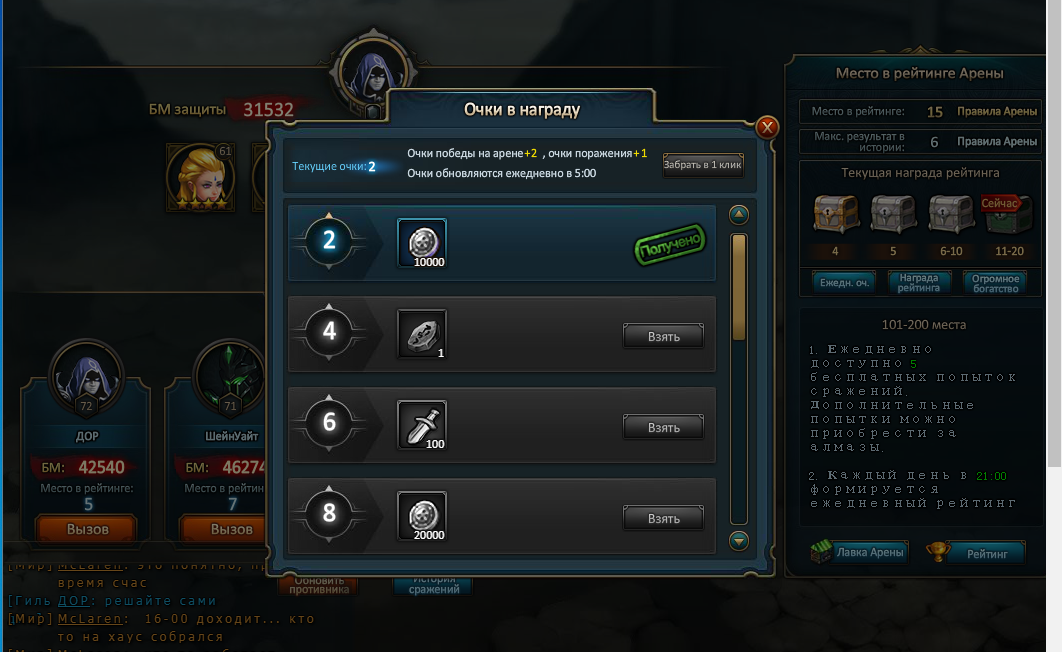The height and width of the screenshot is (652, 1062).
Task: Claim the 4-point reward with Взять
Action: point(663,336)
